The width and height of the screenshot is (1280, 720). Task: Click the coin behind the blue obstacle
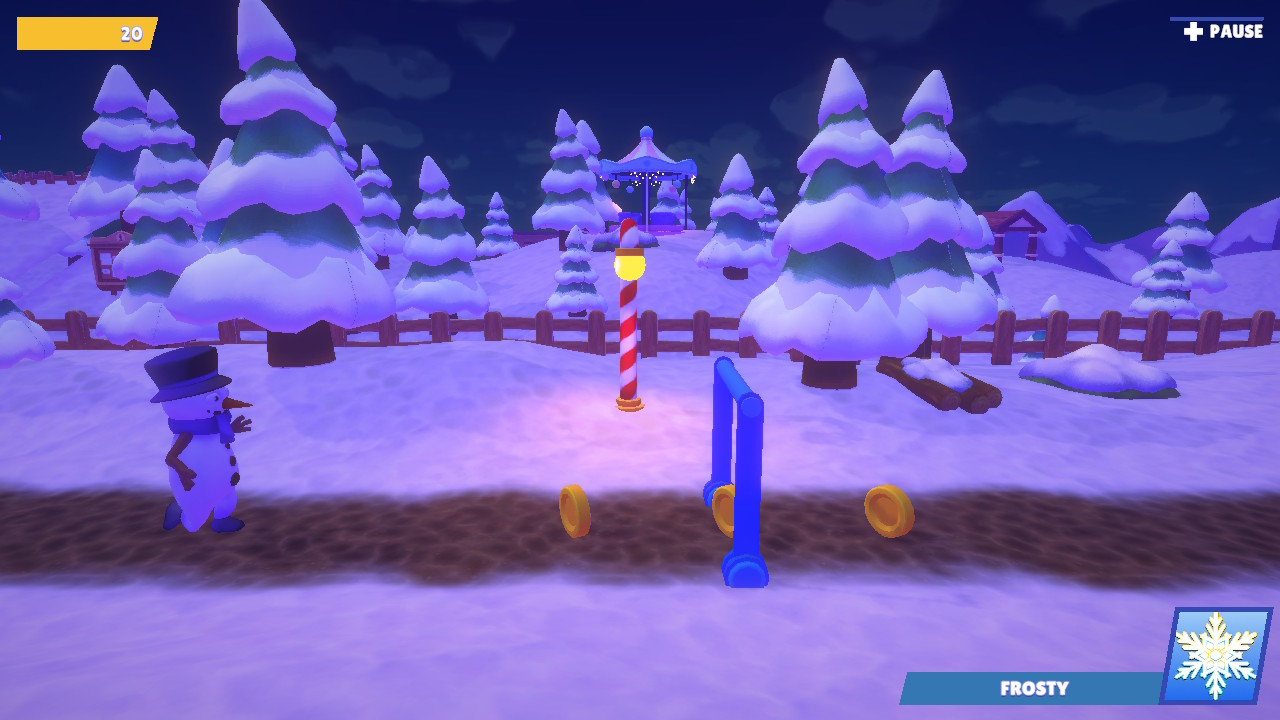coord(724,508)
